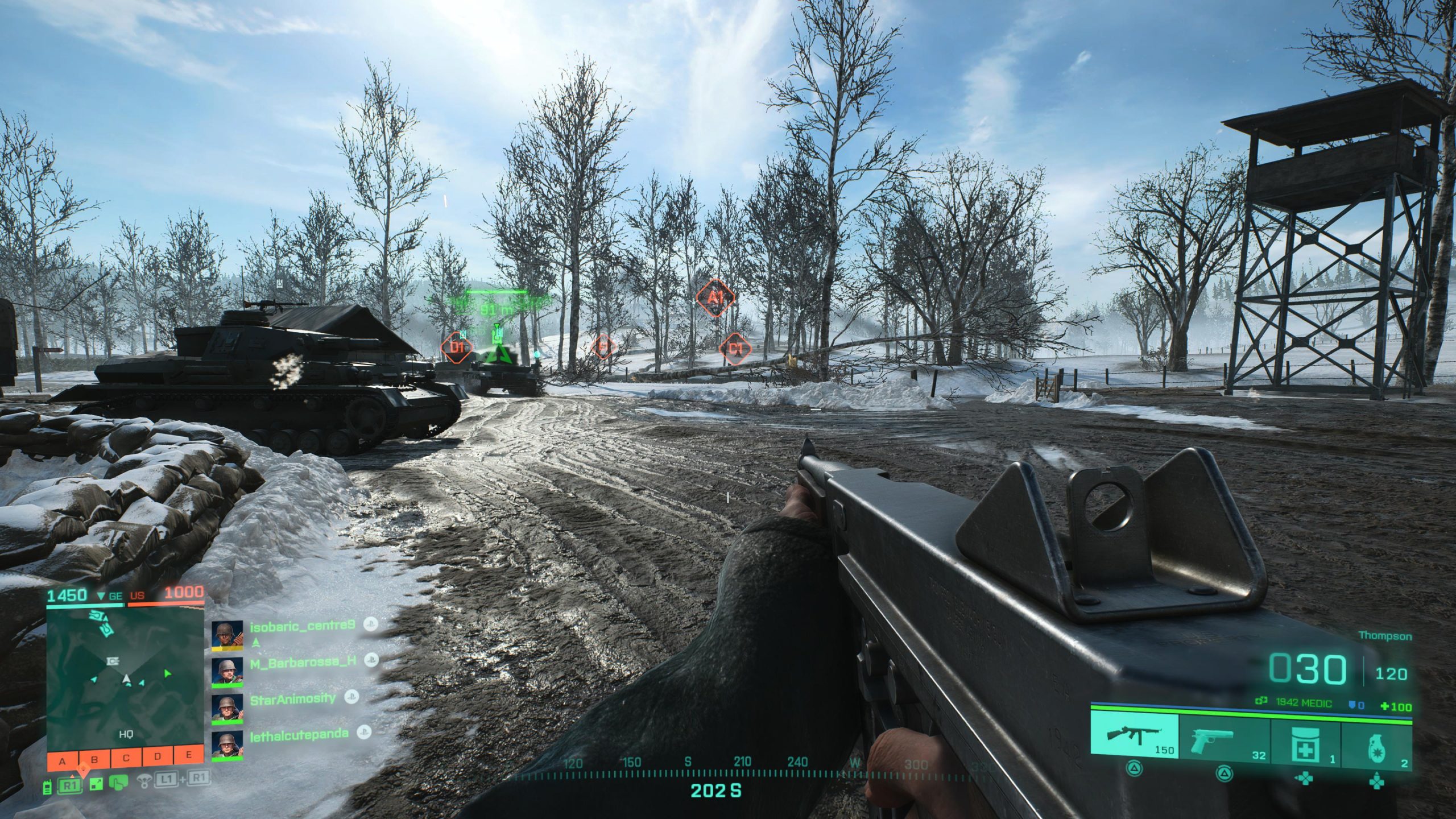Select objective flag D in capture bar
The image size is (1456, 819).
[158, 756]
